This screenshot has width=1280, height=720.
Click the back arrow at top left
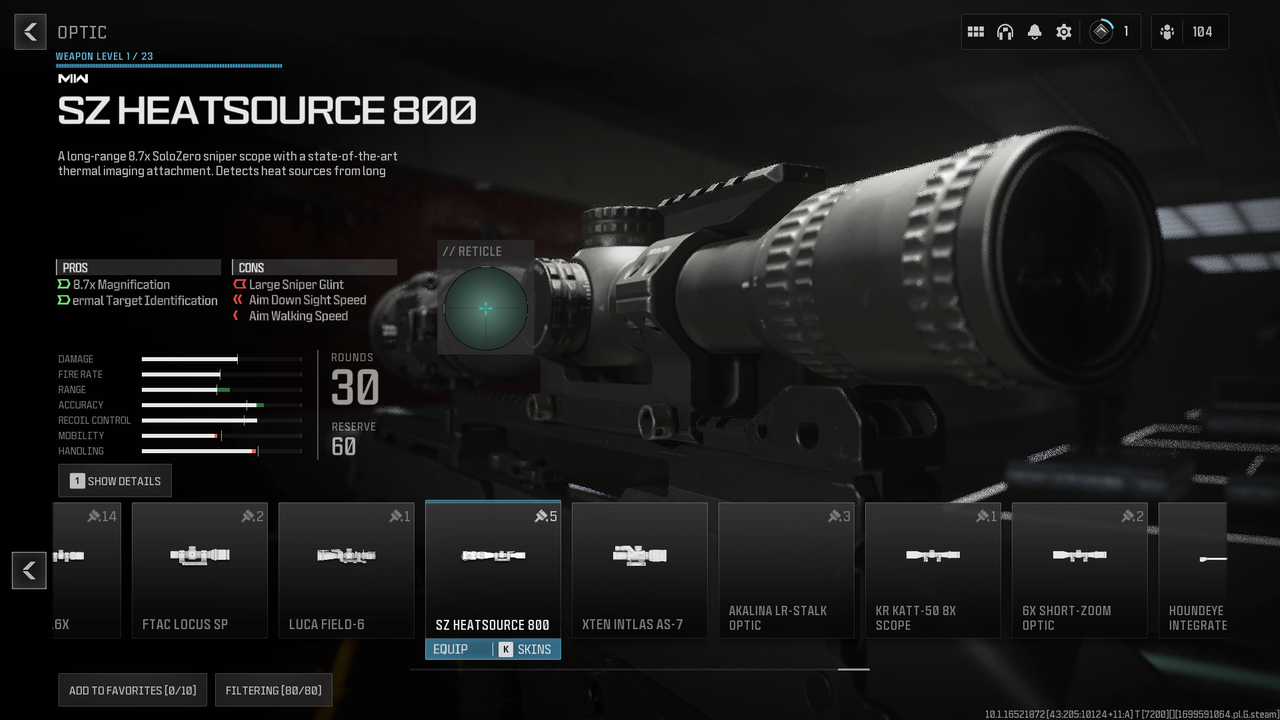click(x=29, y=31)
